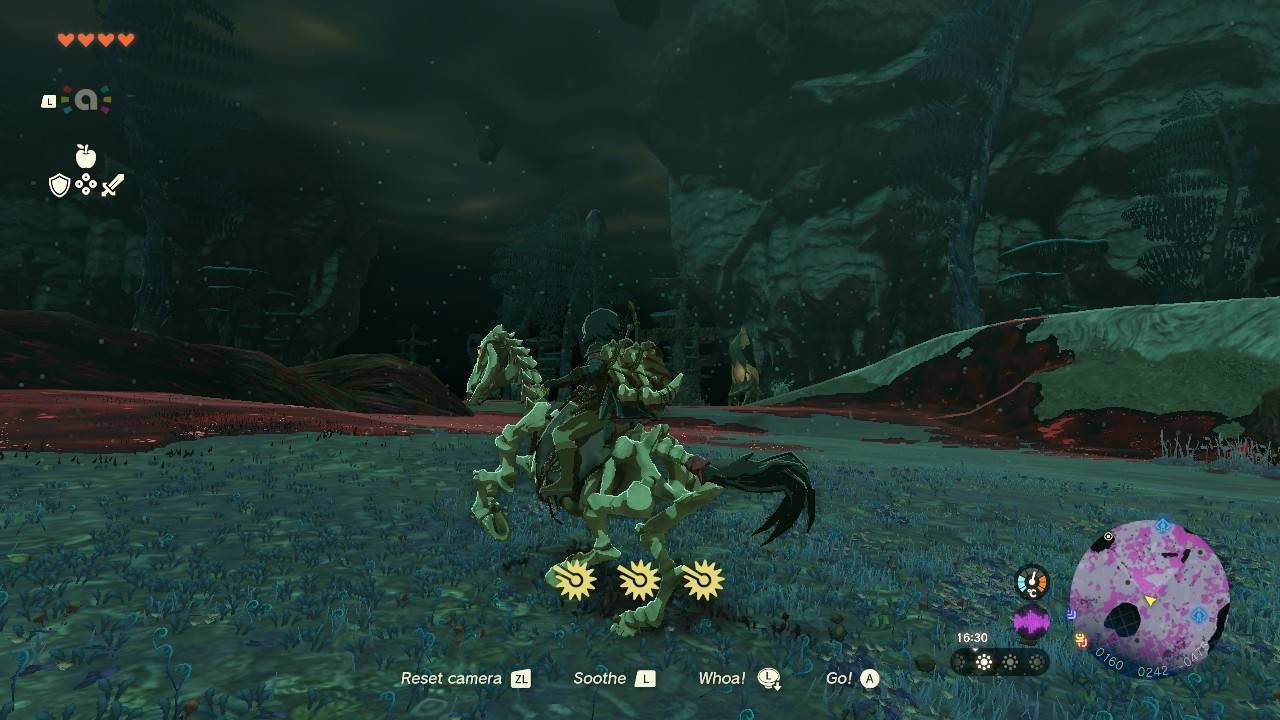Select the apple quick-item icon
Screen dimensions: 1280x720
click(x=86, y=156)
